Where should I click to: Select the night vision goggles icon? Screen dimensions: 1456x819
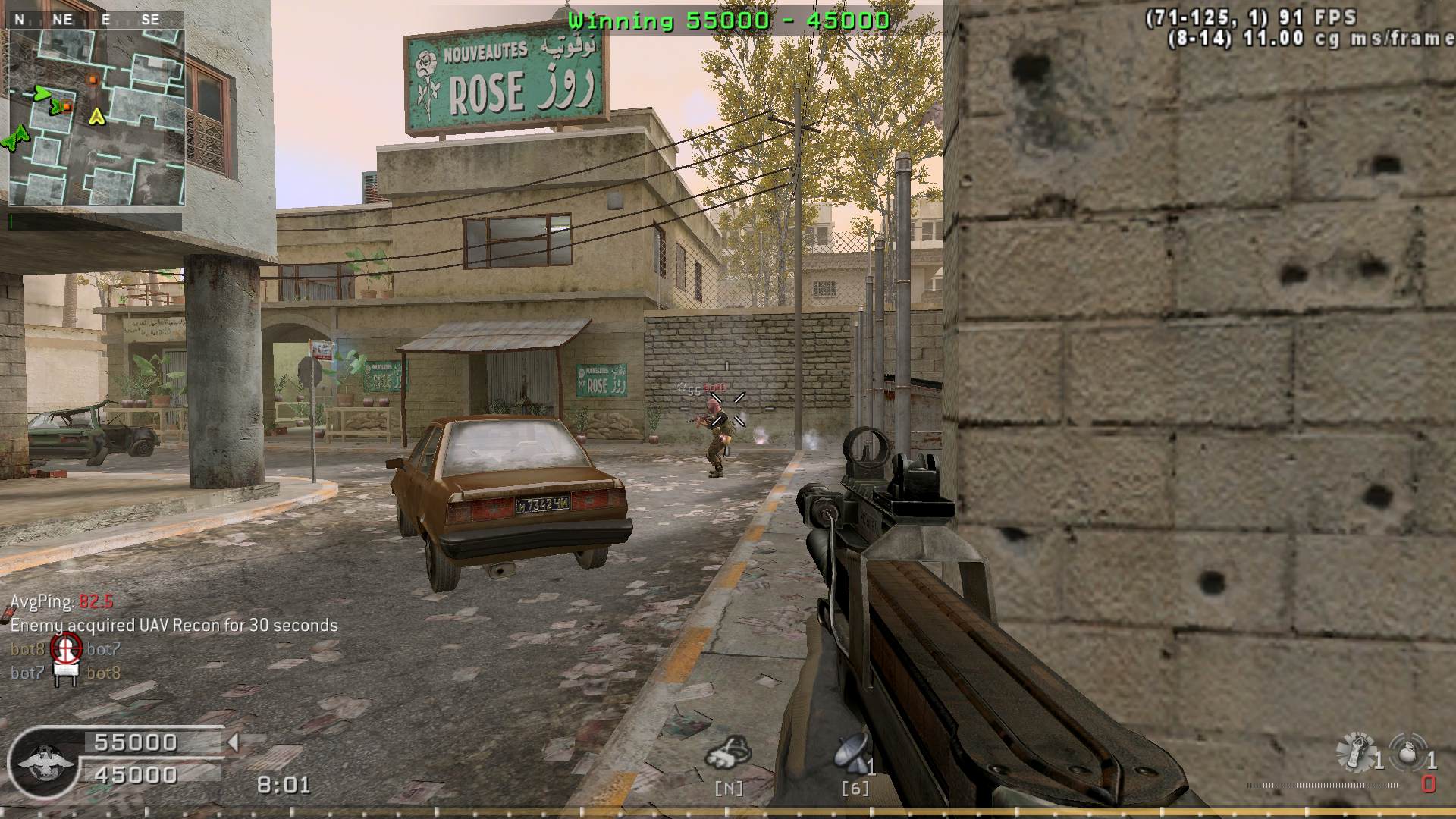pos(726,753)
